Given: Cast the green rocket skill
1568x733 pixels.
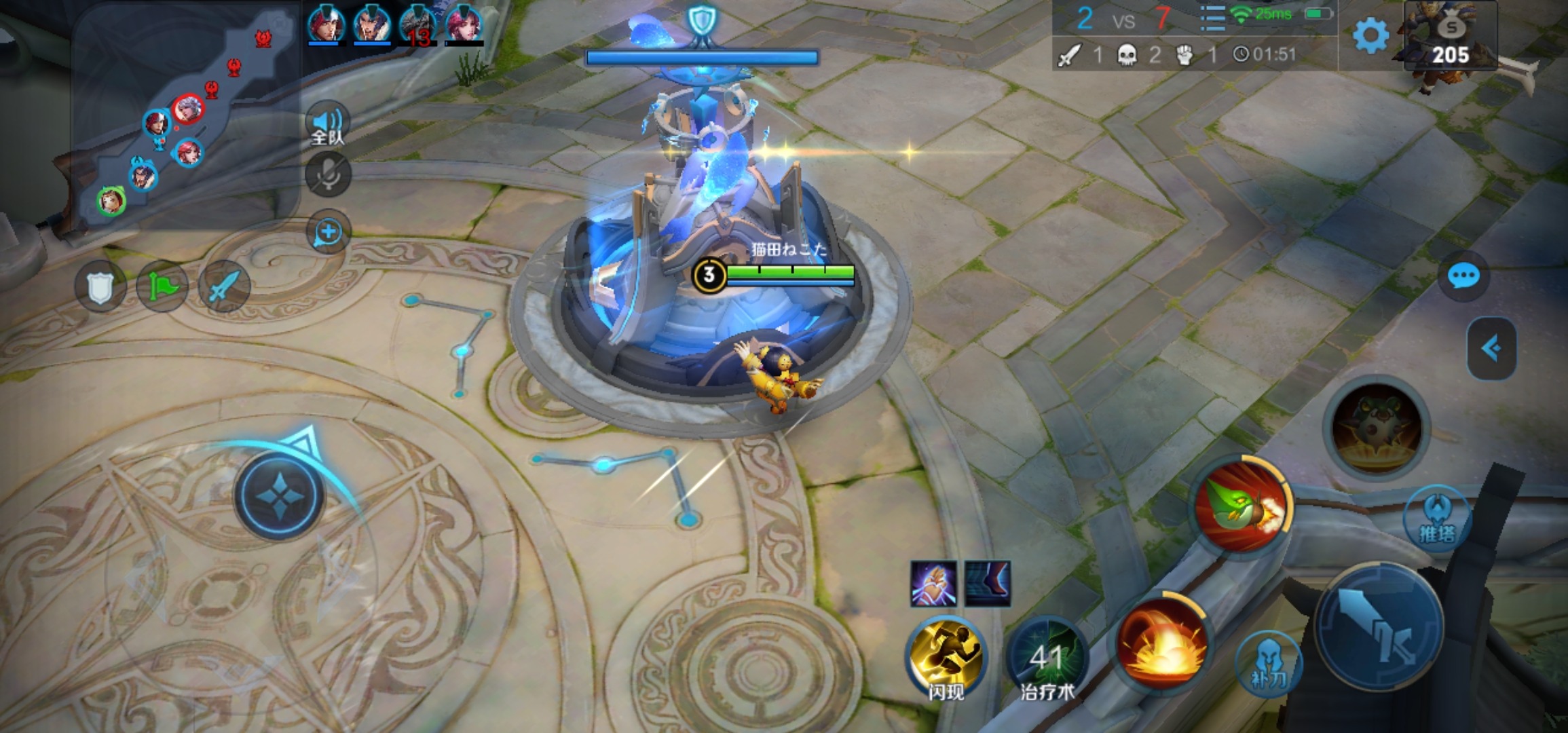Looking at the screenshot, I should (1242, 505).
